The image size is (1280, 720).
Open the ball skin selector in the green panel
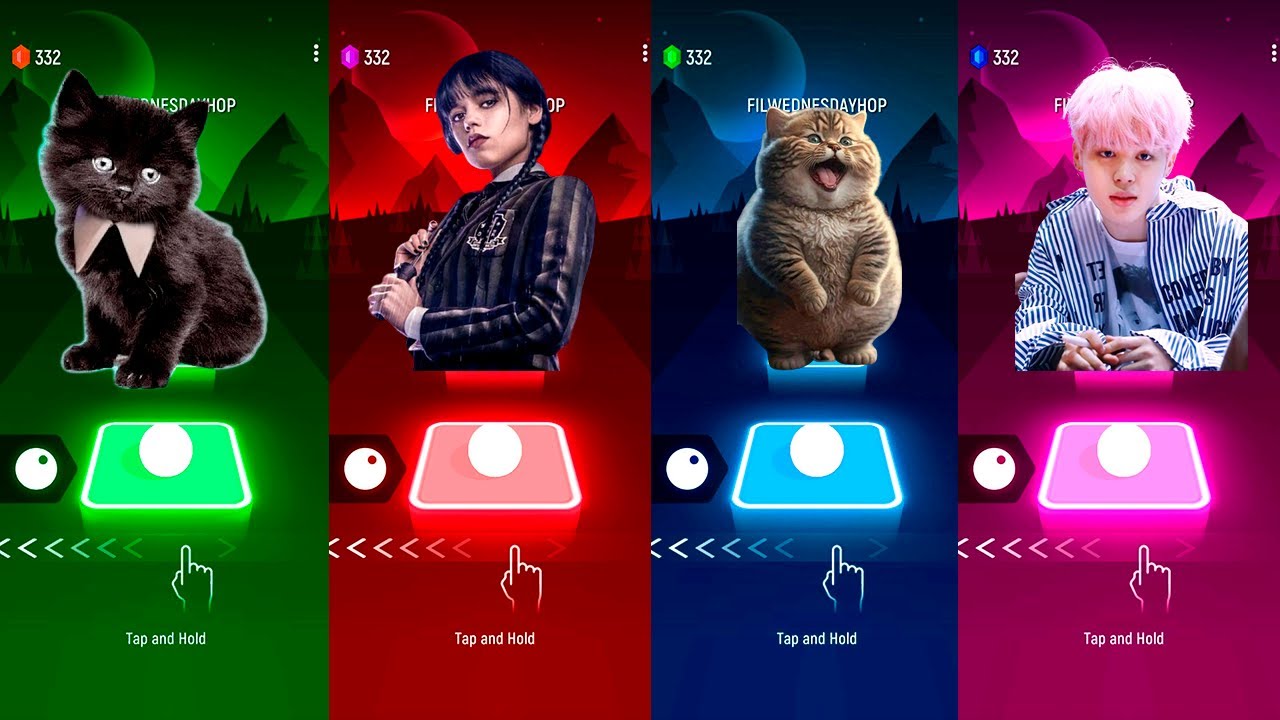37,469
